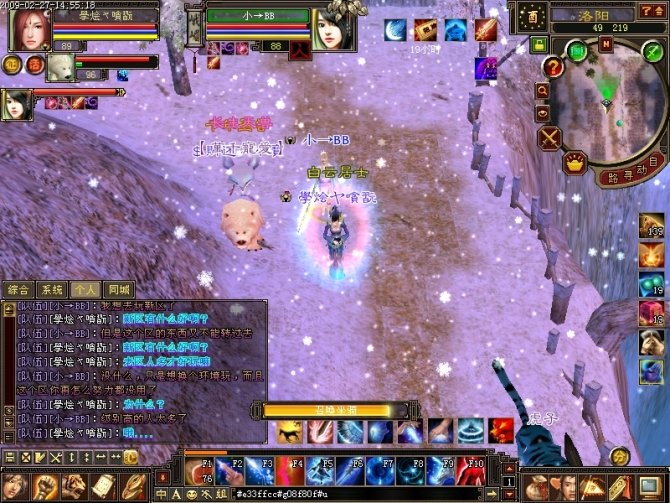Toggle the green padlock button
Screen dimensions: 670x503
539,44
